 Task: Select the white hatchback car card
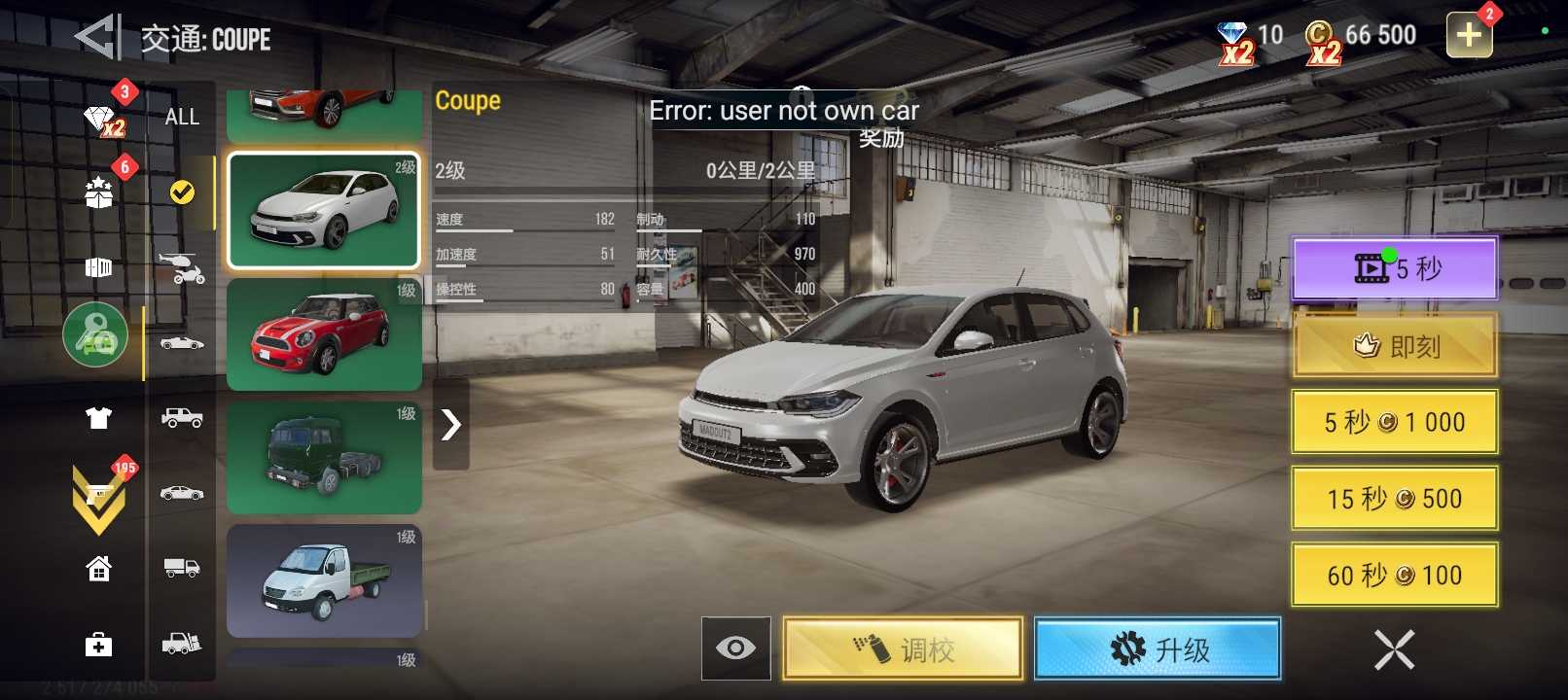point(323,210)
